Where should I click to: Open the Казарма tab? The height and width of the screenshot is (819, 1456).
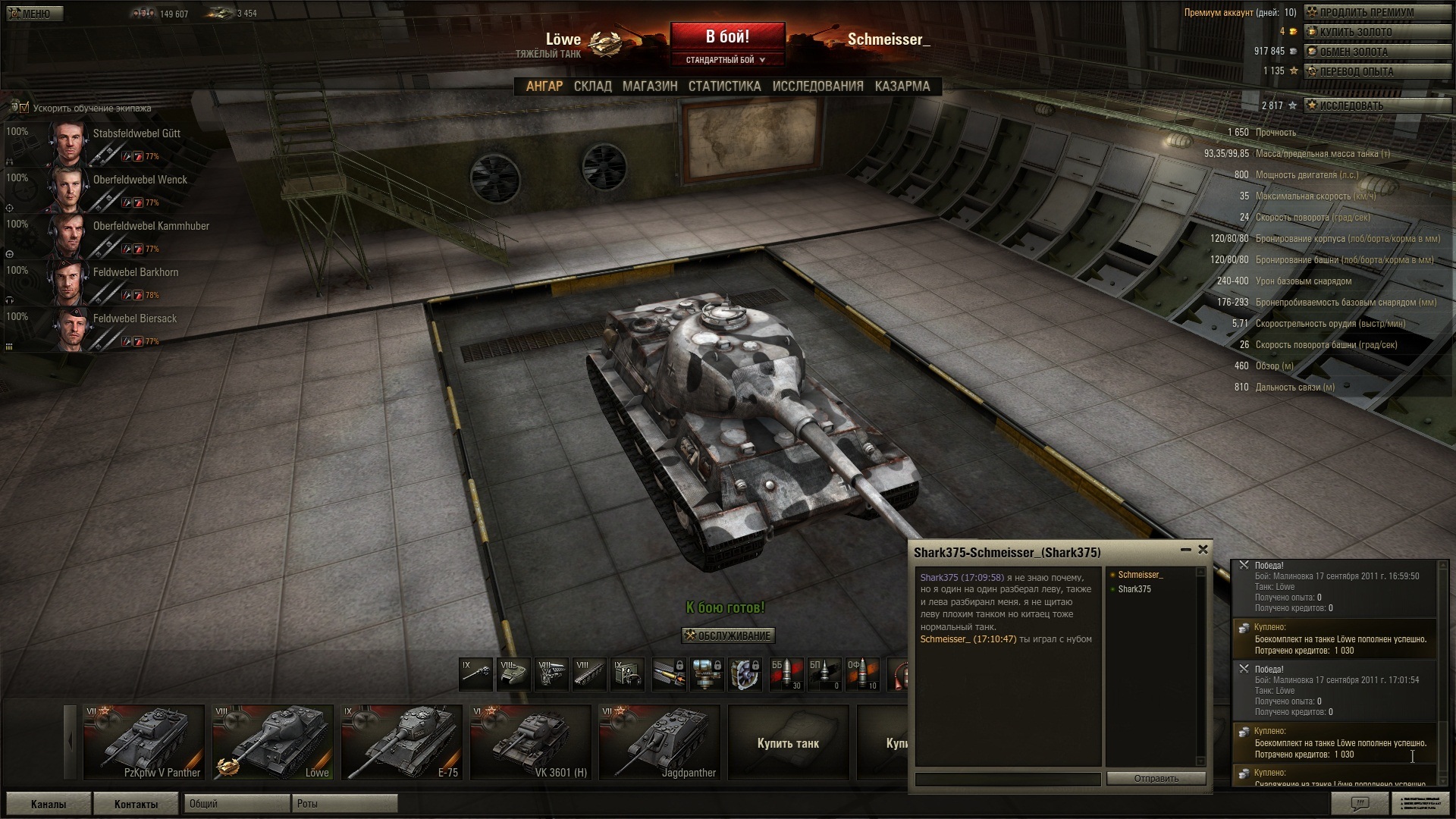tap(902, 86)
